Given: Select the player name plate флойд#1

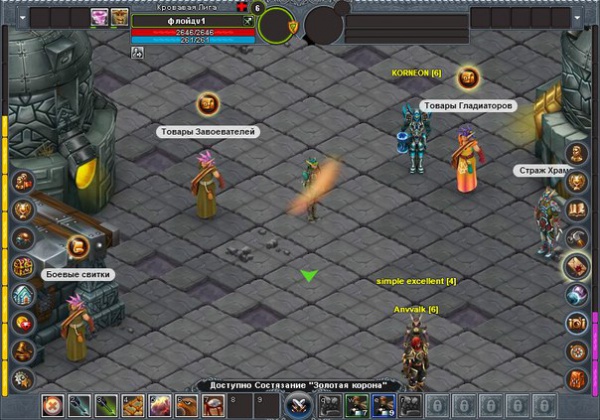Looking at the screenshot, I should 190,20.
